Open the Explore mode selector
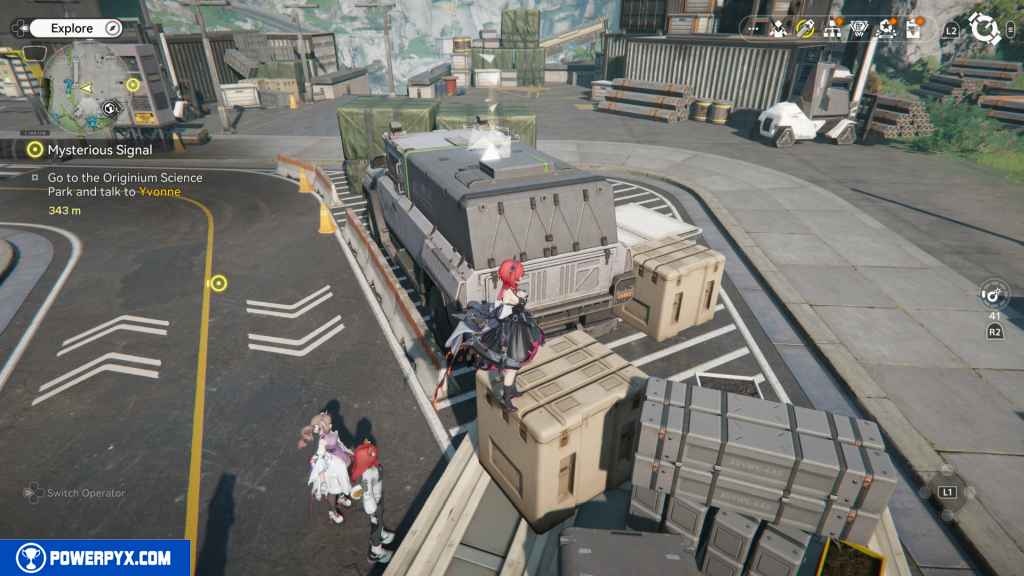Image resolution: width=1024 pixels, height=576 pixels. point(72,28)
